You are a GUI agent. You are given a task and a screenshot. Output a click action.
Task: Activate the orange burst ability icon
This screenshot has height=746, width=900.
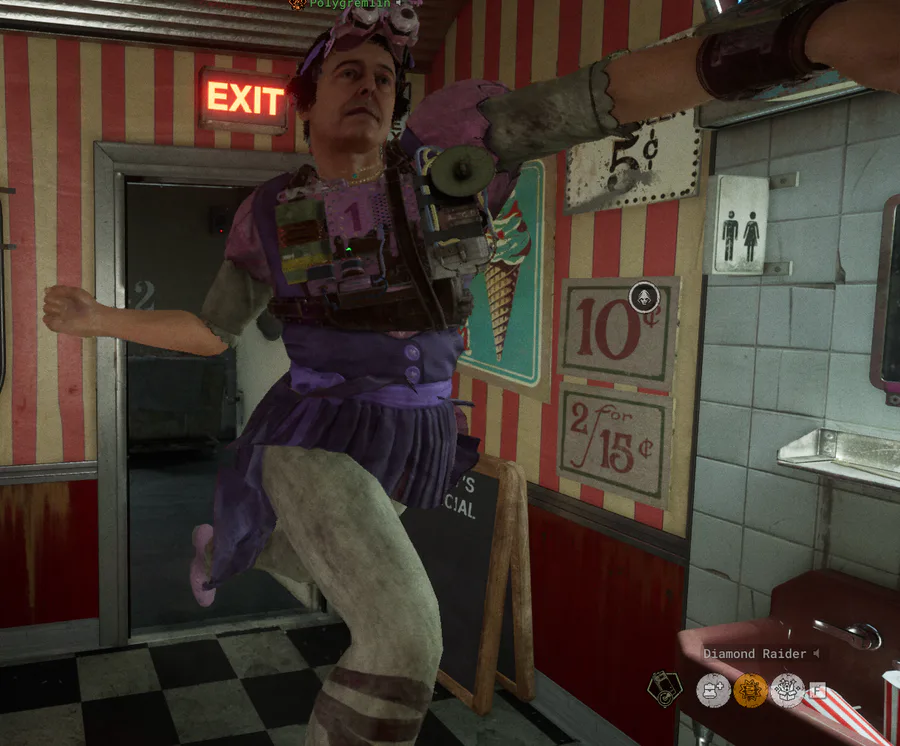[750, 690]
